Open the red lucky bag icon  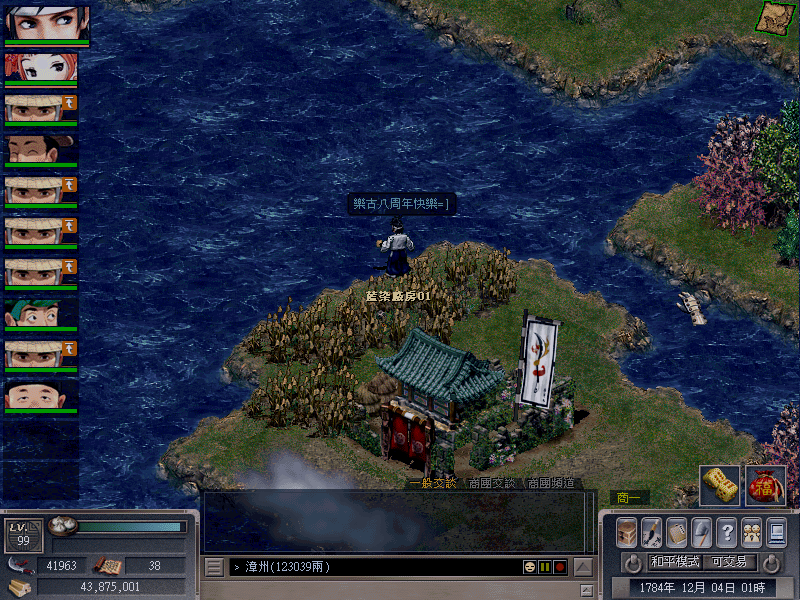coord(765,486)
